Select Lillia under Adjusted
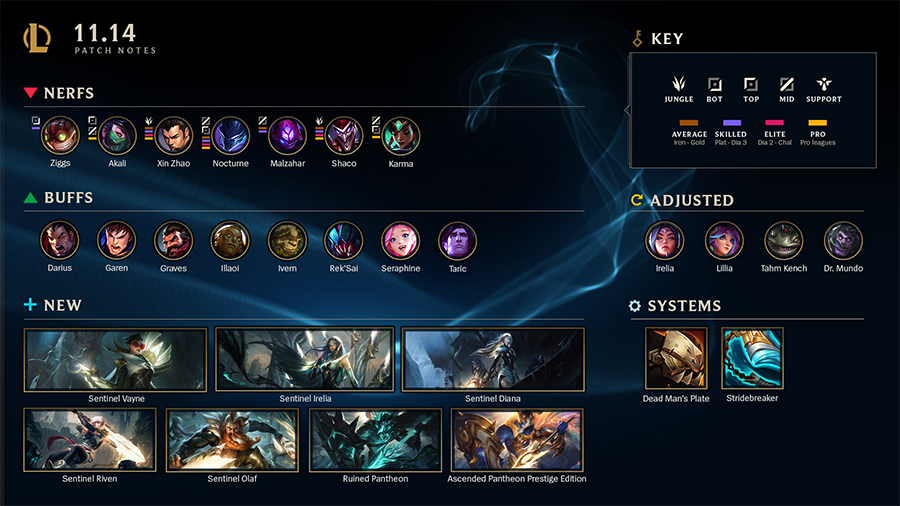The width and height of the screenshot is (900, 506). pos(724,241)
